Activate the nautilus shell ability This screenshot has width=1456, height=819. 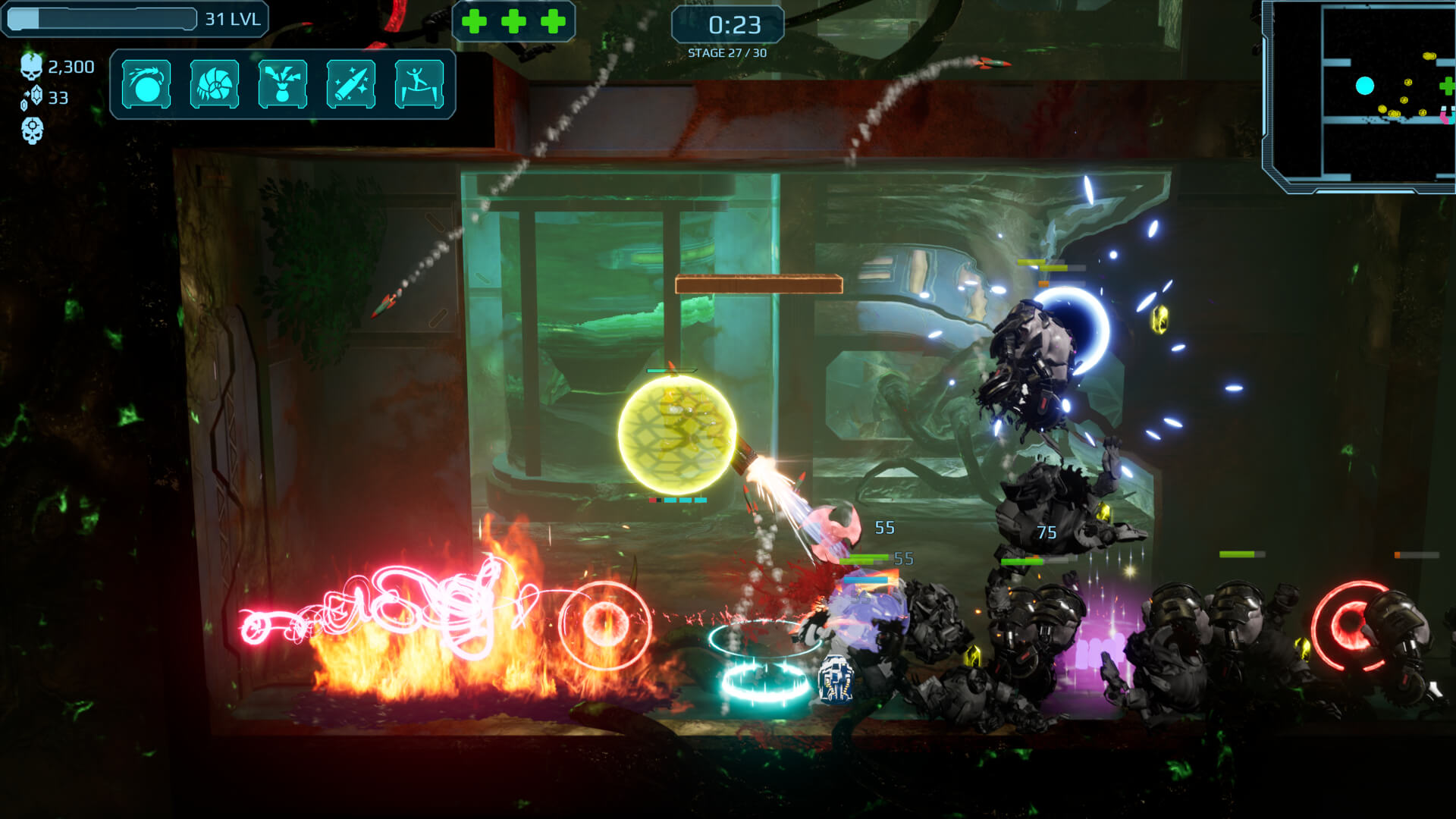tap(215, 83)
